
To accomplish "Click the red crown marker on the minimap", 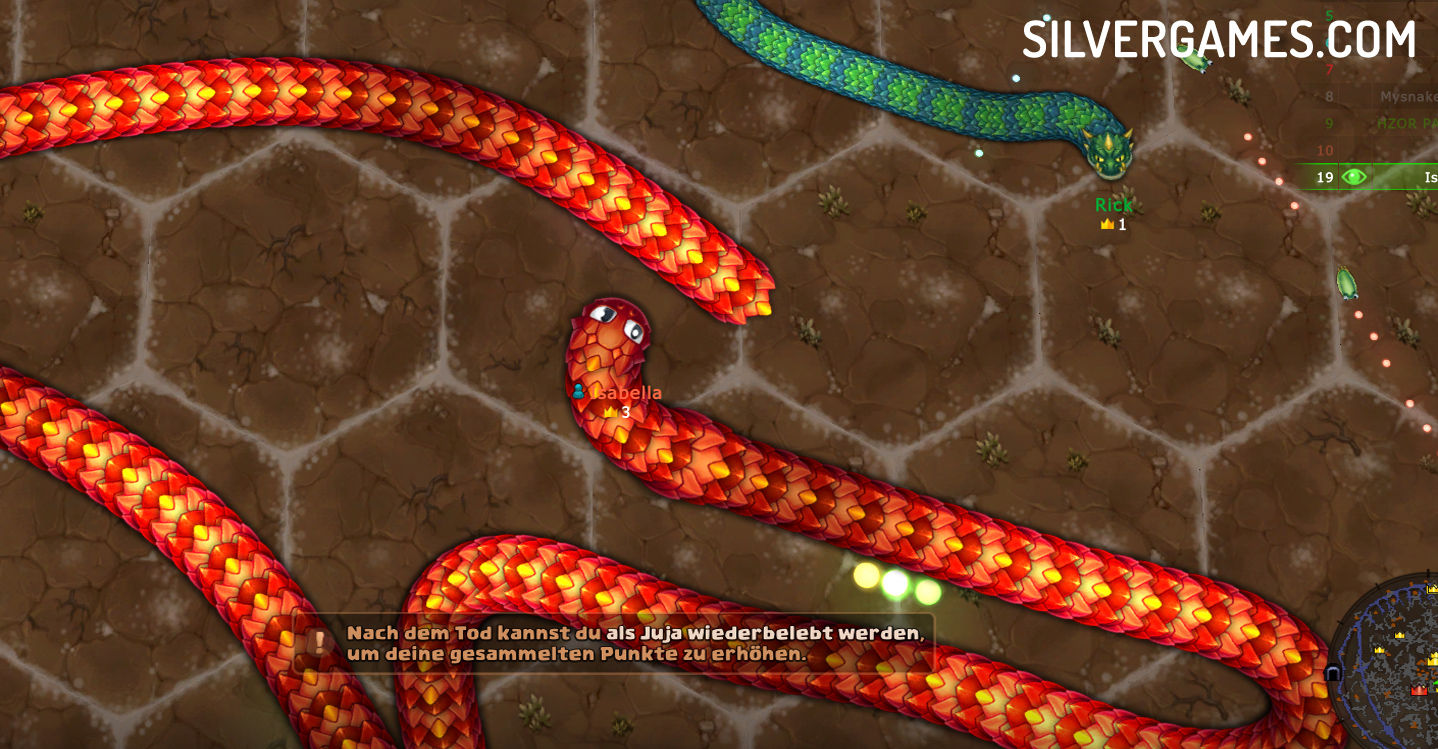I will pyautogui.click(x=1419, y=690).
